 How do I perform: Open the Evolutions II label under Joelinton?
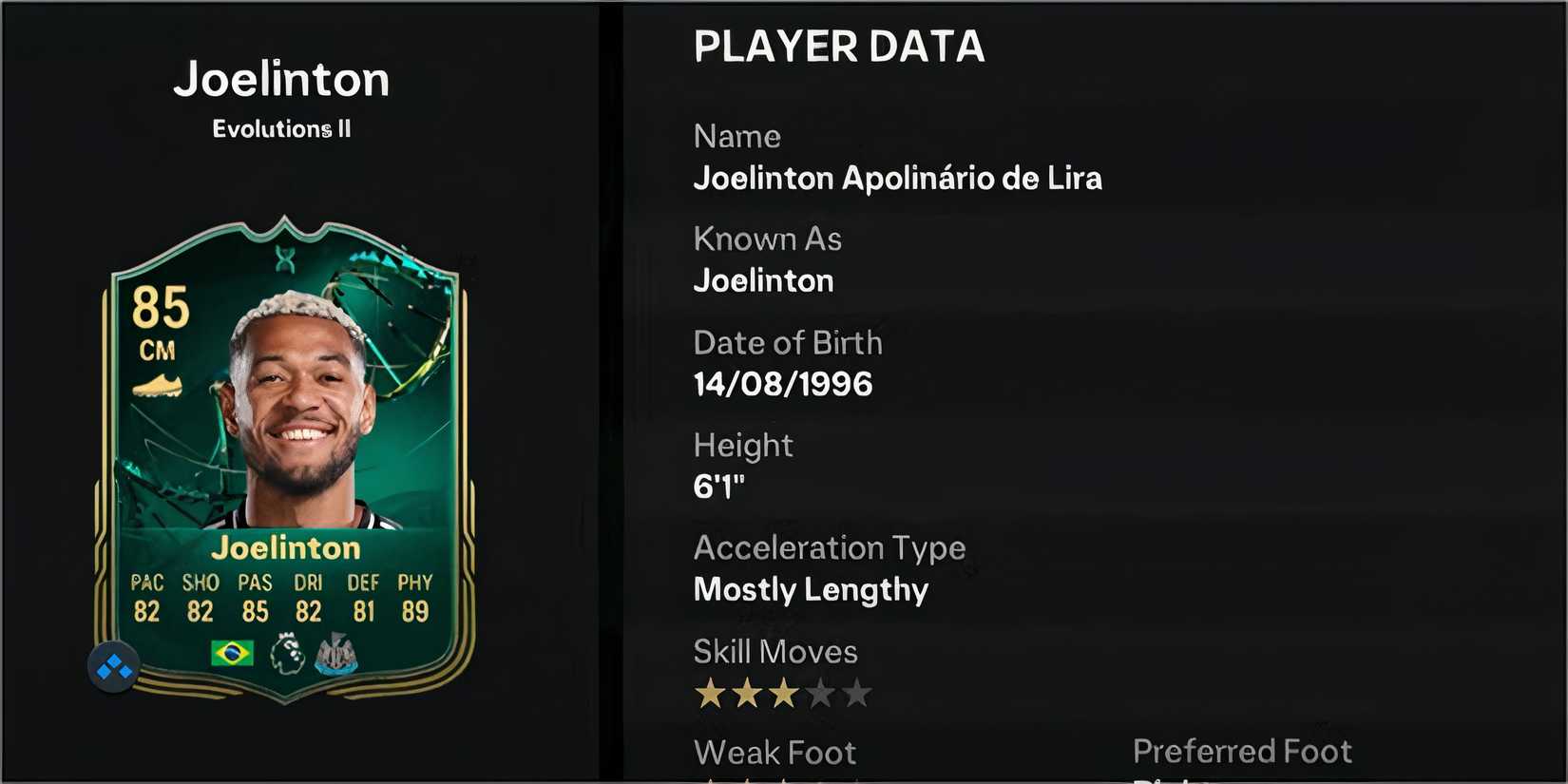281,128
